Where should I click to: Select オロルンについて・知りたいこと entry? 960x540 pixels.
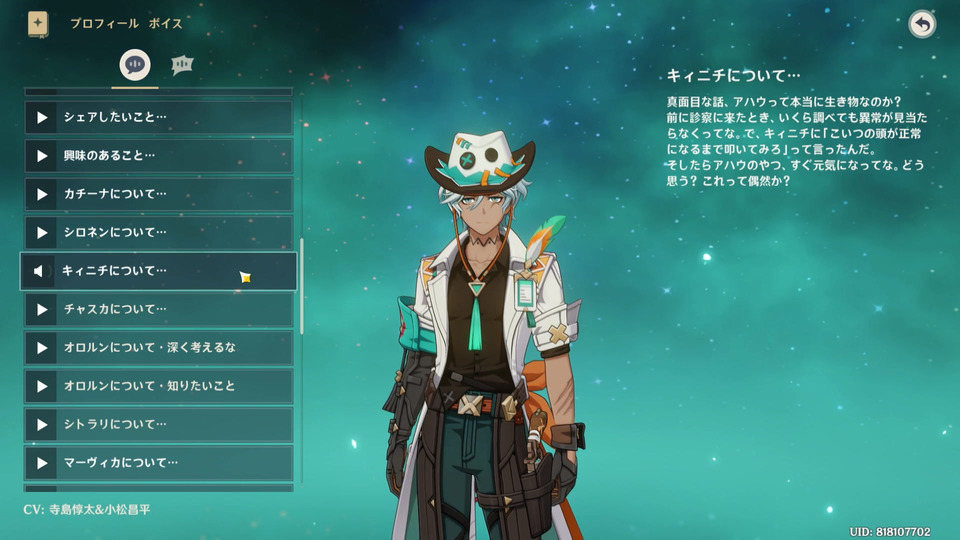pyautogui.click(x=160, y=386)
